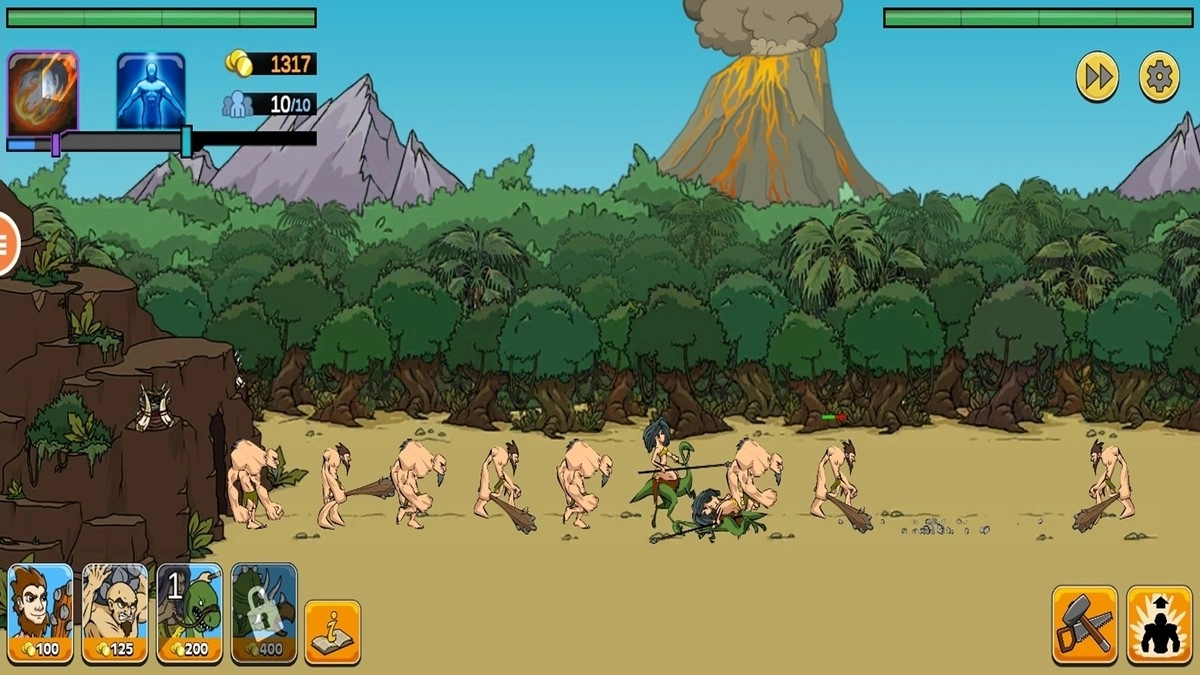Spawn the 100-gold caveman clubber unit
This screenshot has width=1200, height=675.
pos(41,613)
